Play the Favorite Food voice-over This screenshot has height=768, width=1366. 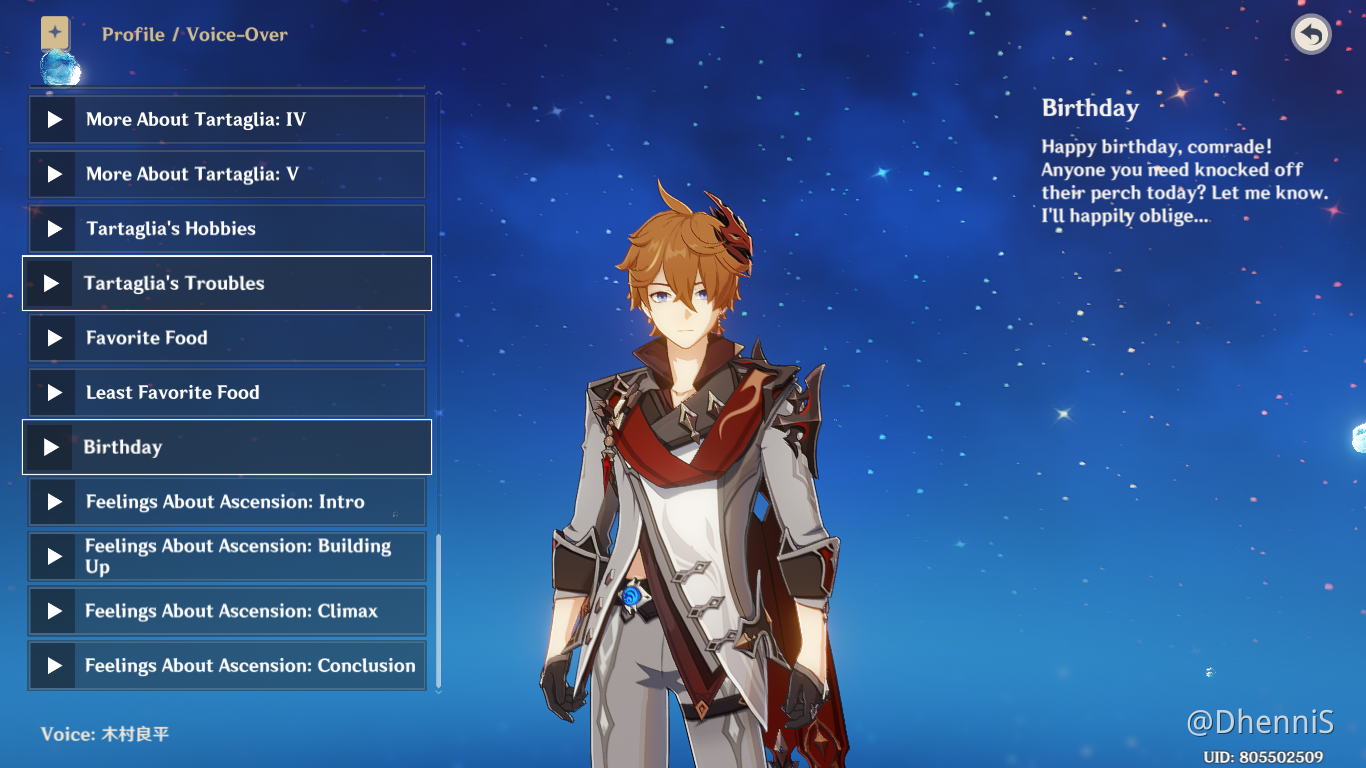click(x=226, y=338)
